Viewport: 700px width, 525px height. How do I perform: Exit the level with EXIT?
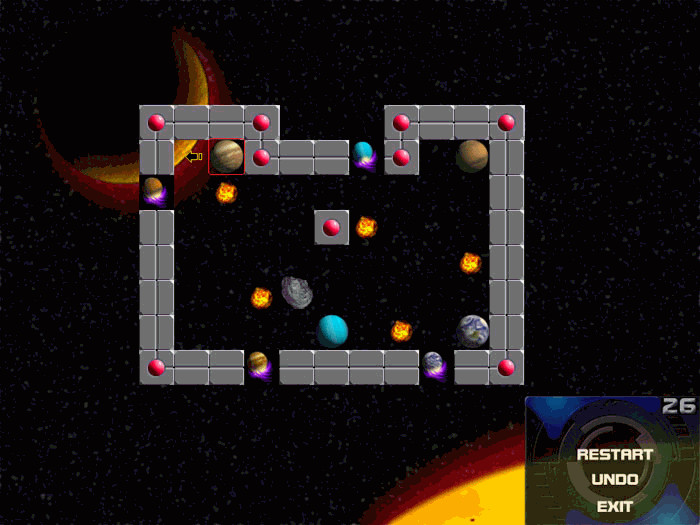[x=614, y=506]
